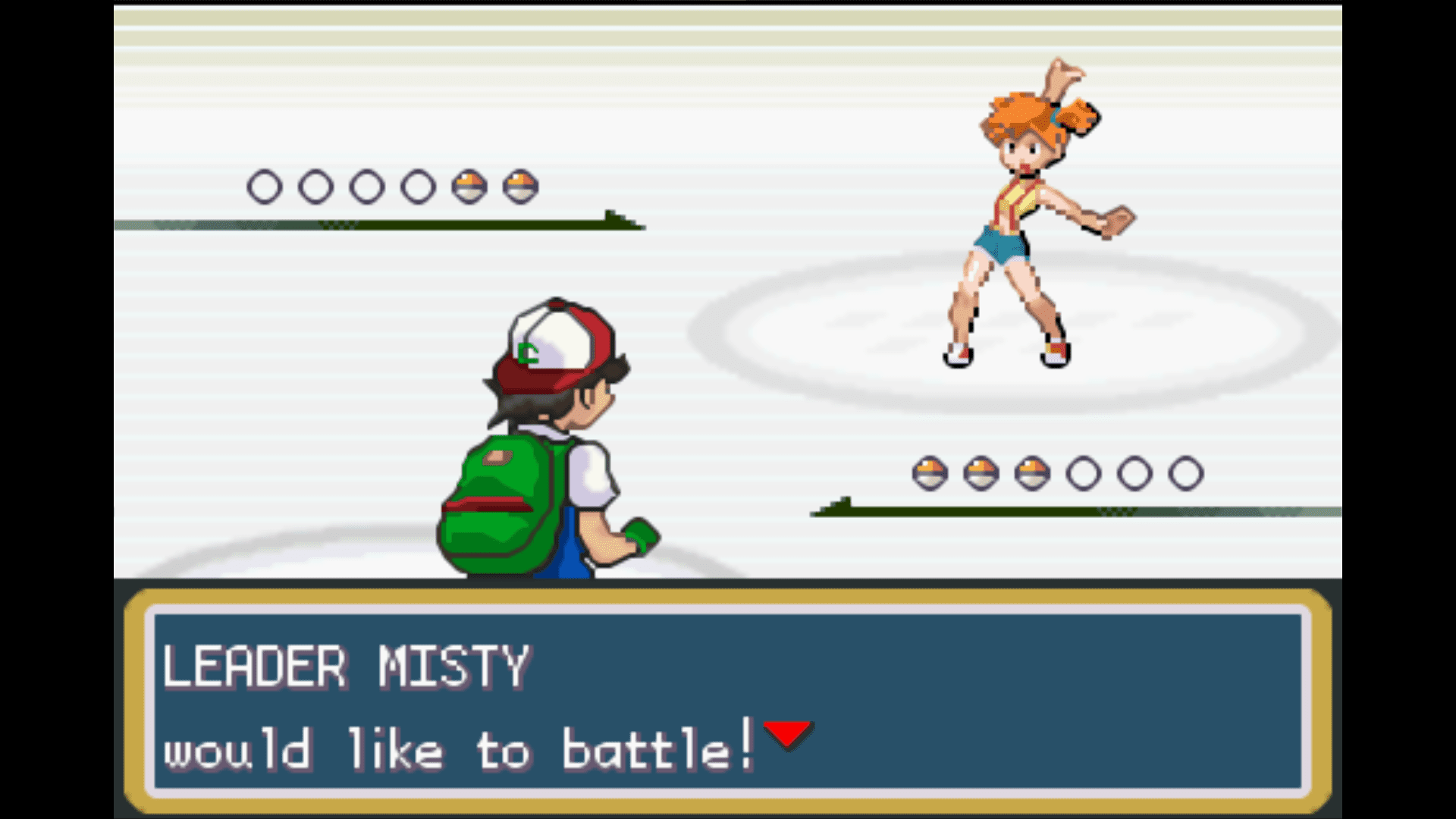Click the second filled Poké Ball in Misty's party
1456x819 pixels.
tap(521, 186)
